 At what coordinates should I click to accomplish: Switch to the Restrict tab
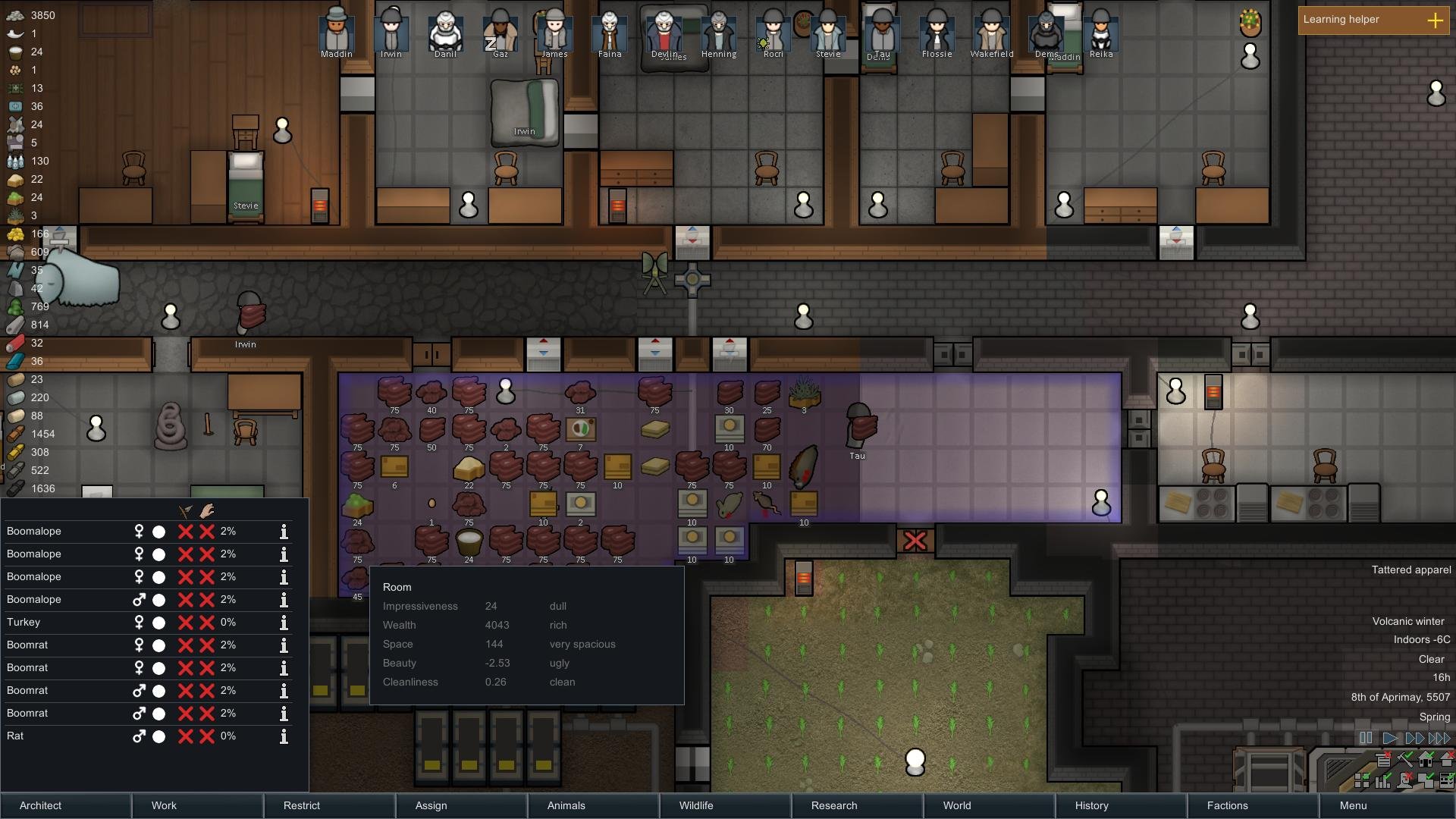pyautogui.click(x=329, y=805)
